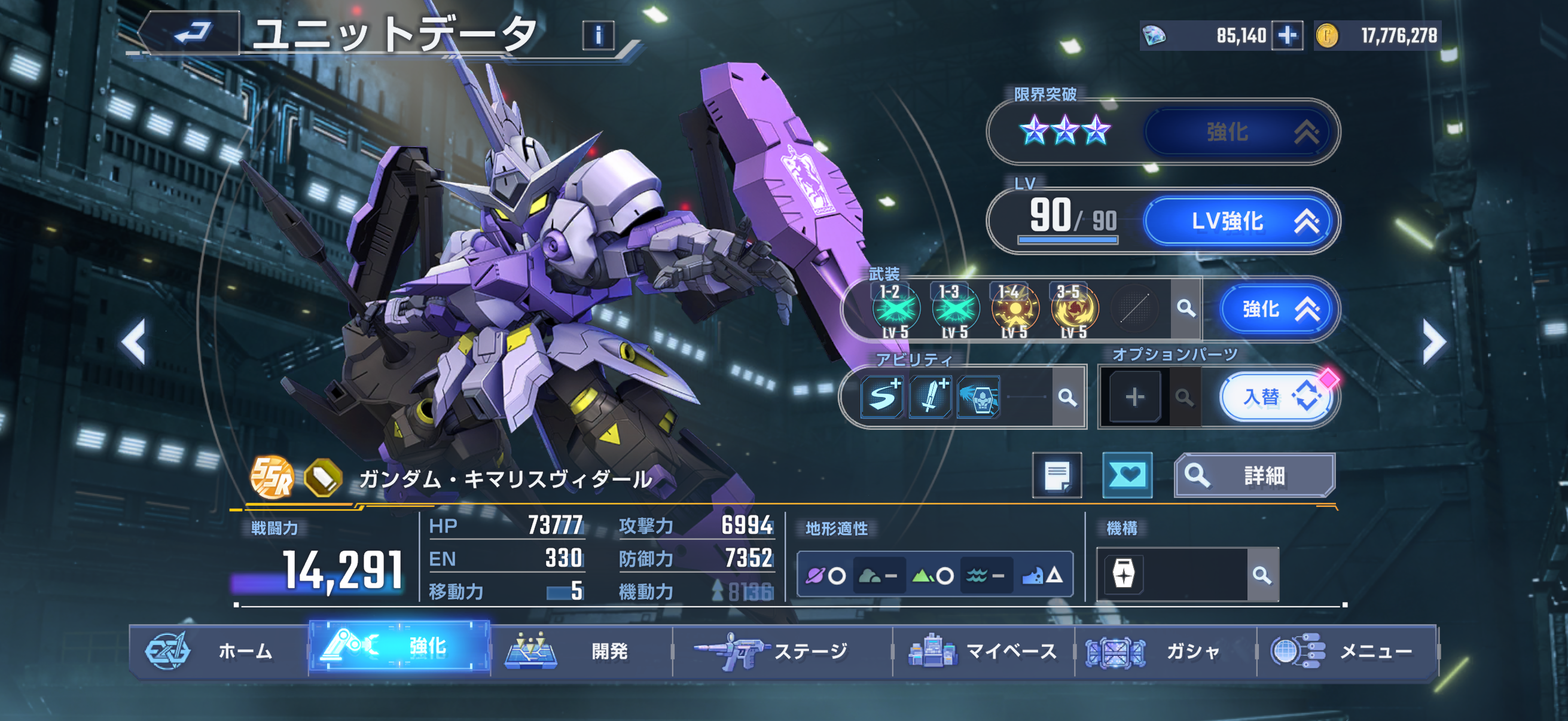Image resolution: width=1568 pixels, height=721 pixels.
Task: Tap the limit break 強化 button
Action: click(1240, 132)
